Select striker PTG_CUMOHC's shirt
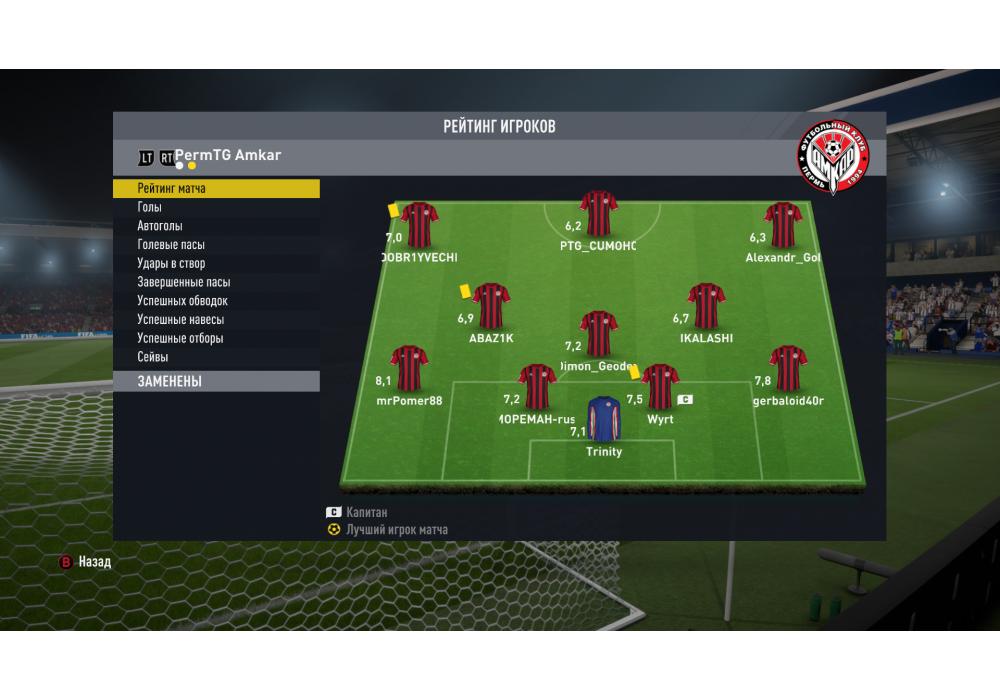Viewport: 1000px width, 700px height. [x=598, y=213]
